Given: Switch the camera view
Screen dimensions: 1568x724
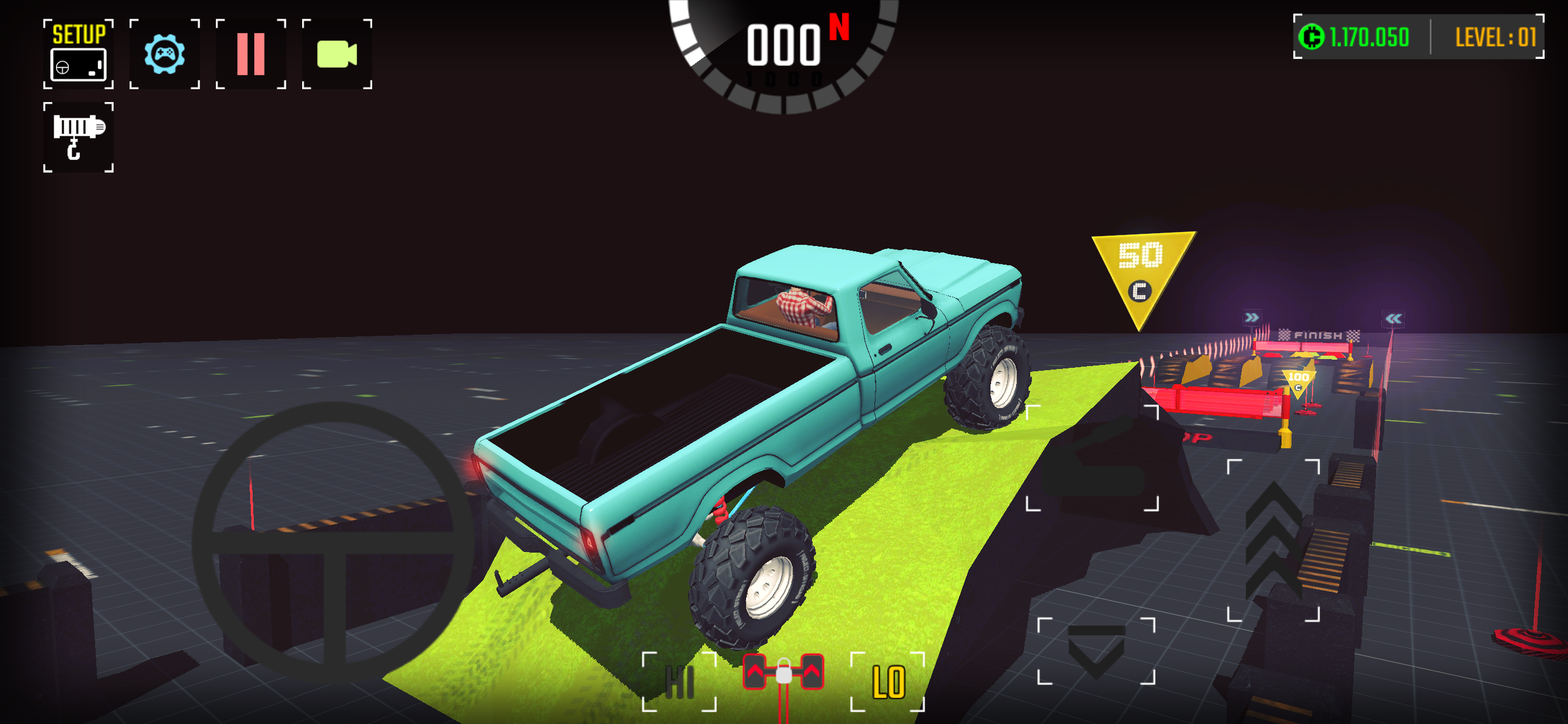Looking at the screenshot, I should pyautogui.click(x=337, y=54).
